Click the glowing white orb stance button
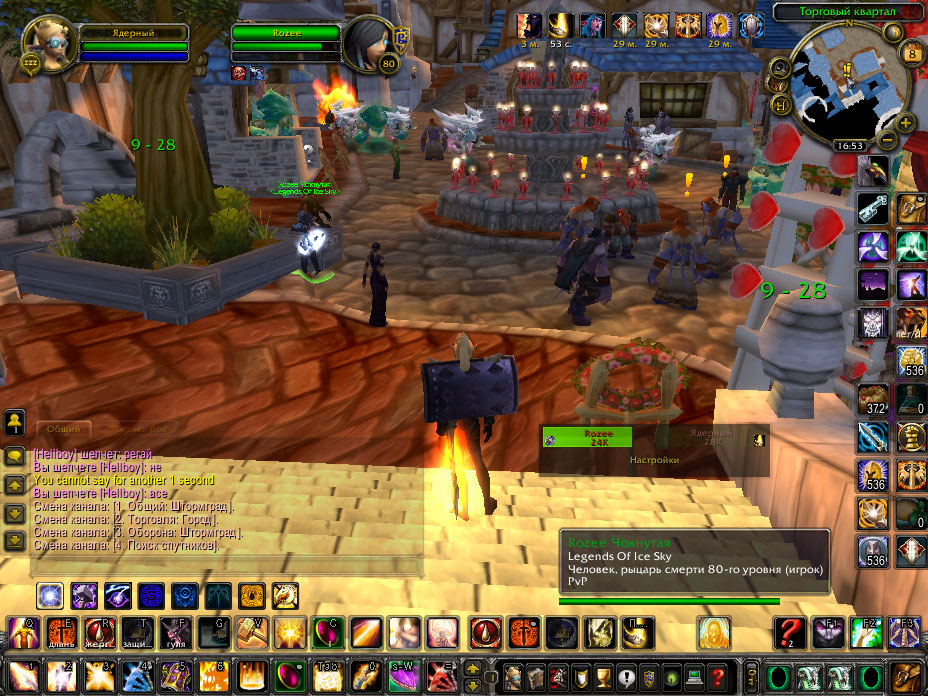The width and height of the screenshot is (928, 696). click(51, 597)
